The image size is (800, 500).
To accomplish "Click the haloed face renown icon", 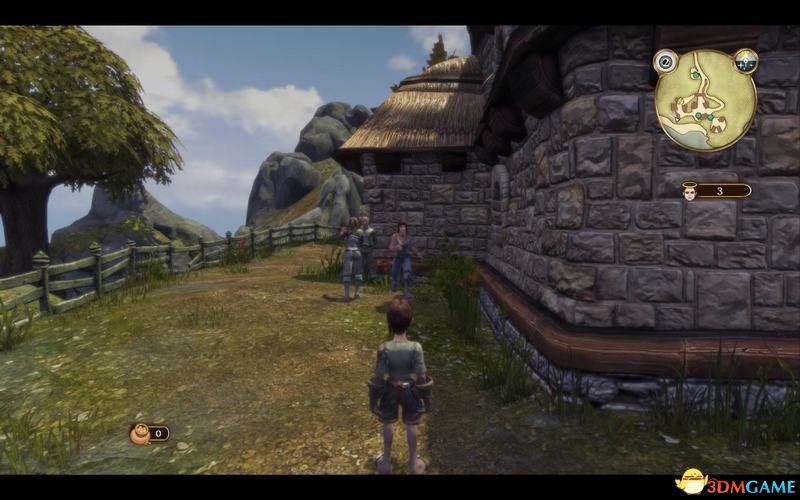I will point(689,190).
